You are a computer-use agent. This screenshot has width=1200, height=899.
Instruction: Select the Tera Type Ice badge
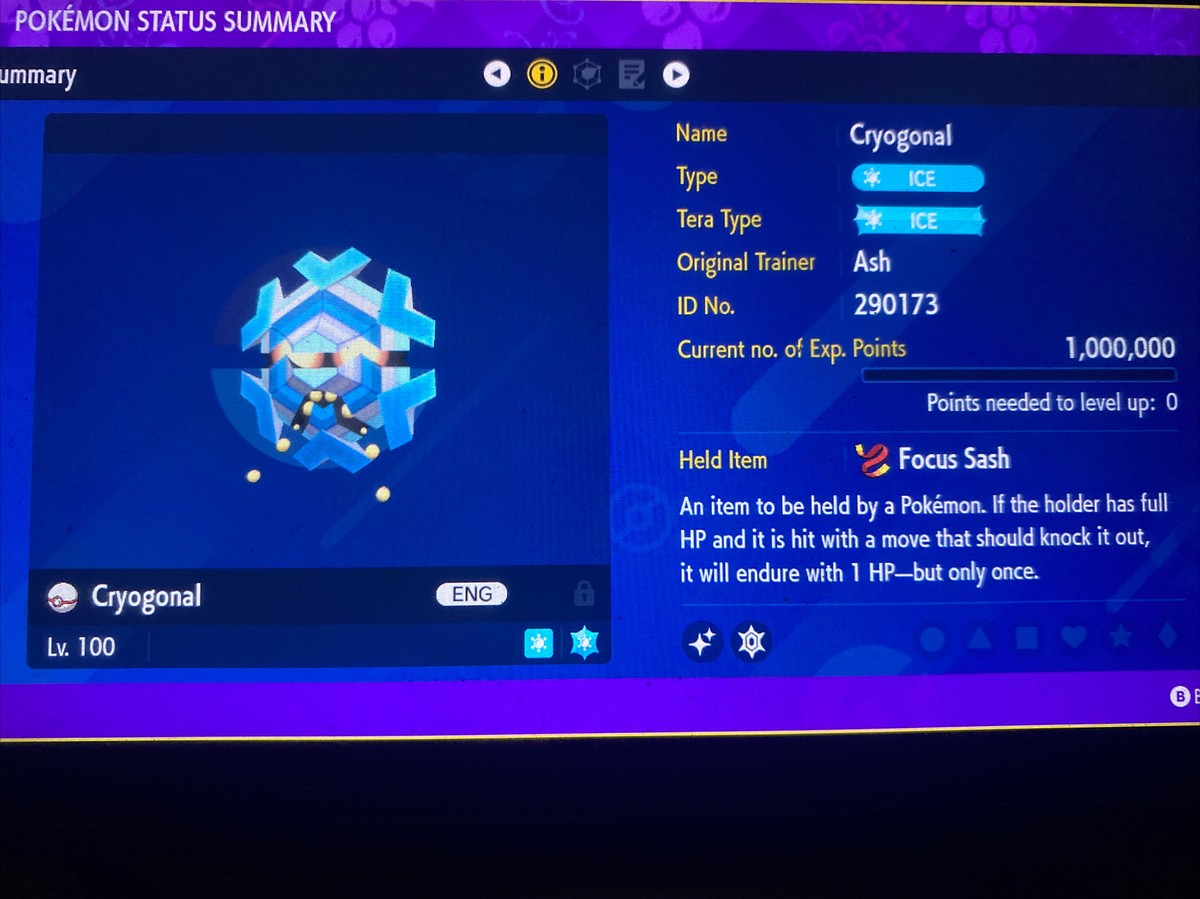[918, 221]
